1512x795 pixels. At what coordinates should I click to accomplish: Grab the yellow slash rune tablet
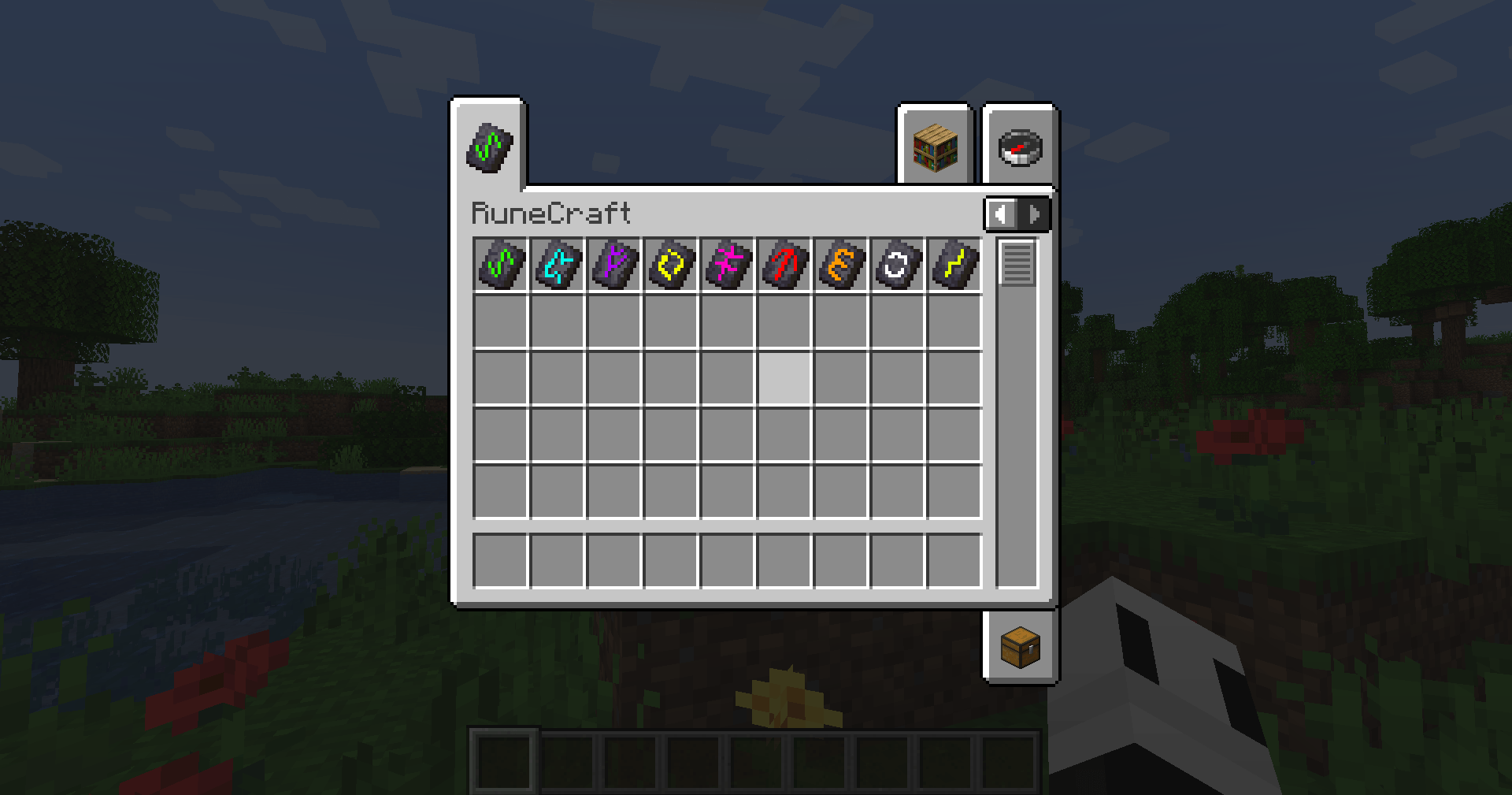coord(954,265)
